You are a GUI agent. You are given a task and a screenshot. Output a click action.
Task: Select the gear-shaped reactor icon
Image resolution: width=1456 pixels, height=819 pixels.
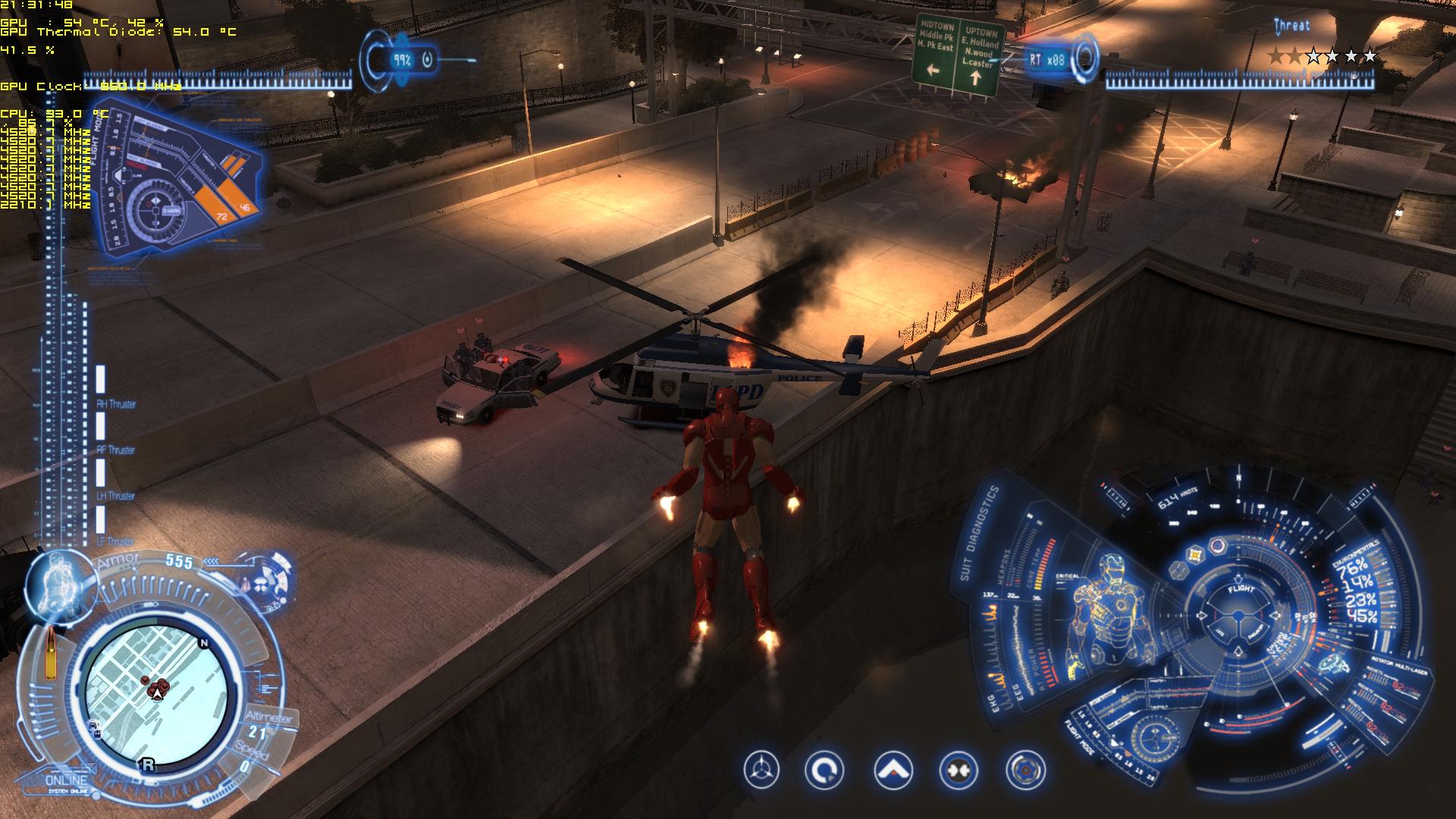1025,770
